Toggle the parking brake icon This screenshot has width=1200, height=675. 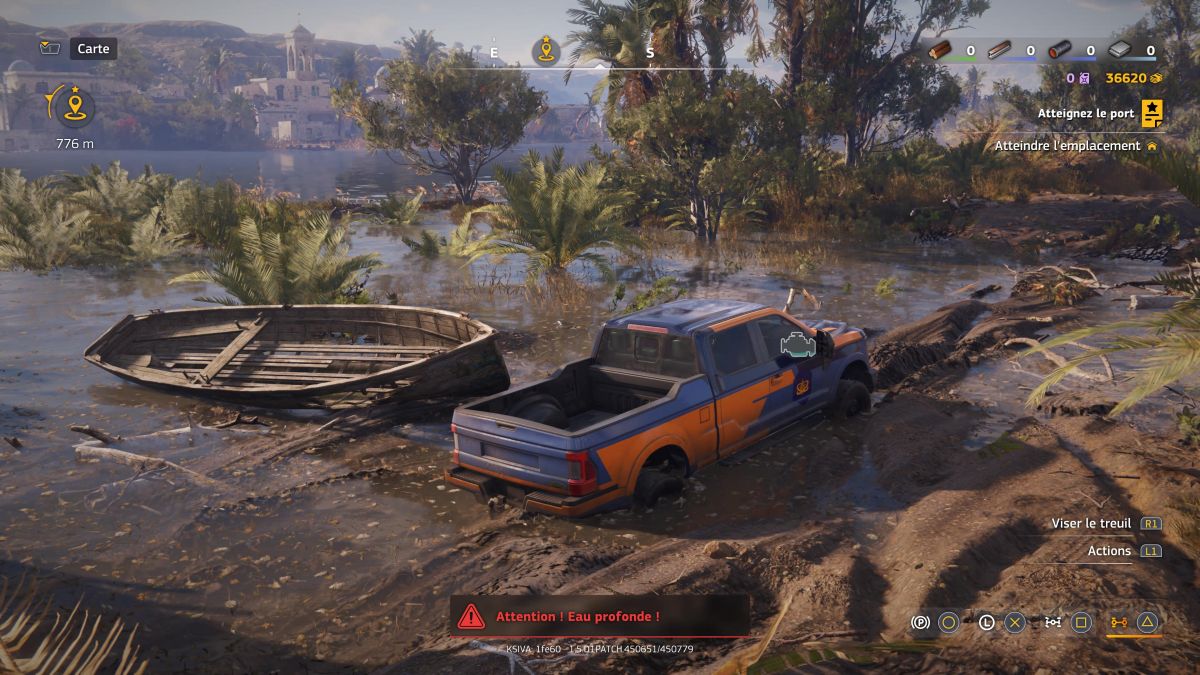pos(920,622)
